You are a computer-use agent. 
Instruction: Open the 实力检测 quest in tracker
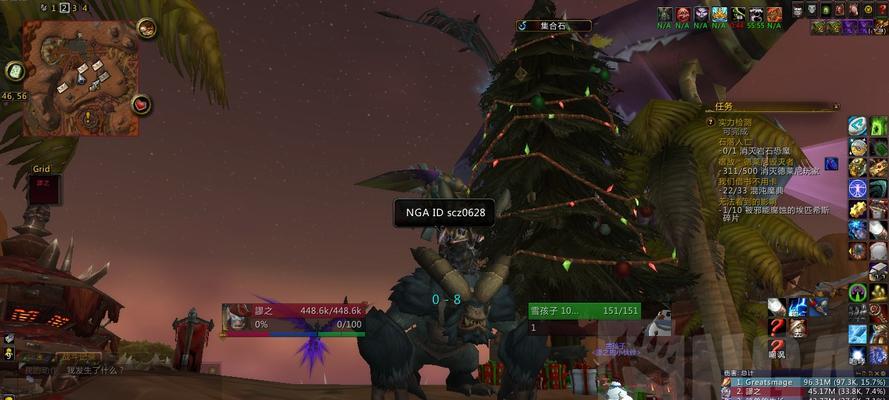tap(737, 122)
